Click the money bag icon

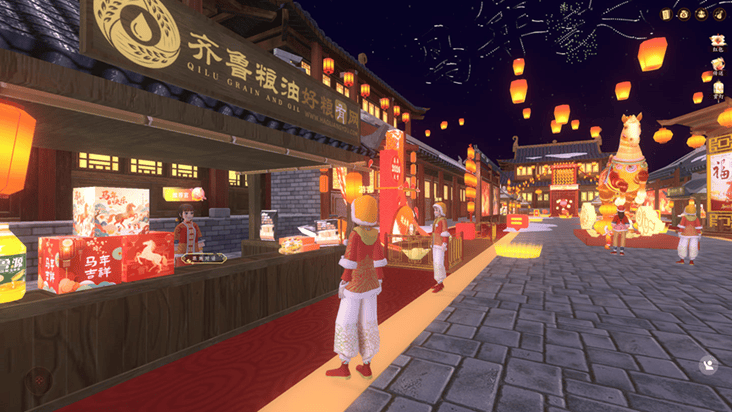pyautogui.click(x=684, y=14)
